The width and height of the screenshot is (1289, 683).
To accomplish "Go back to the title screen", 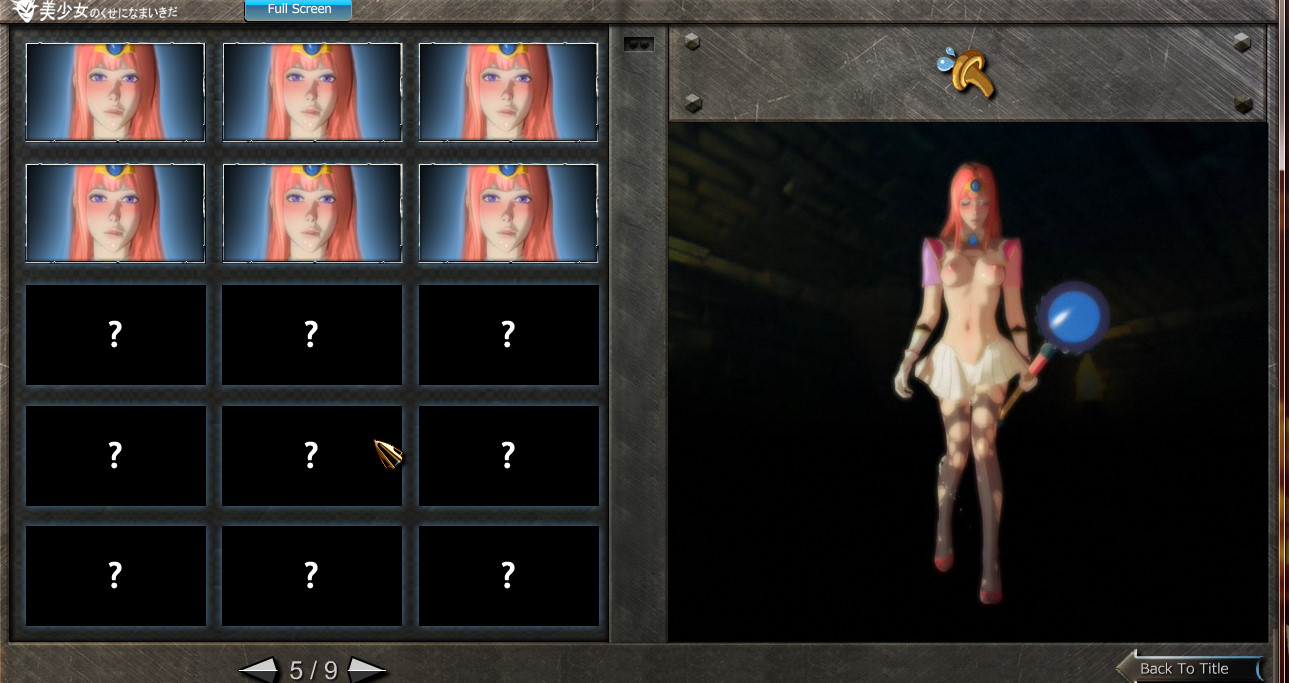I will [x=1186, y=668].
